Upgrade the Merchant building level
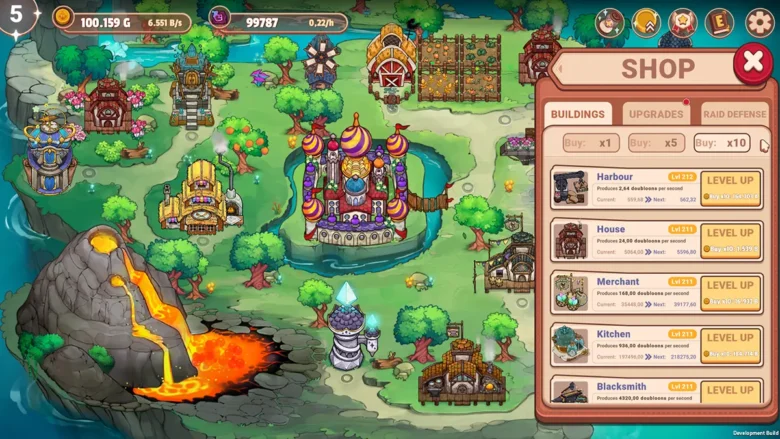Image resolution: width=780 pixels, height=439 pixels. (x=730, y=292)
